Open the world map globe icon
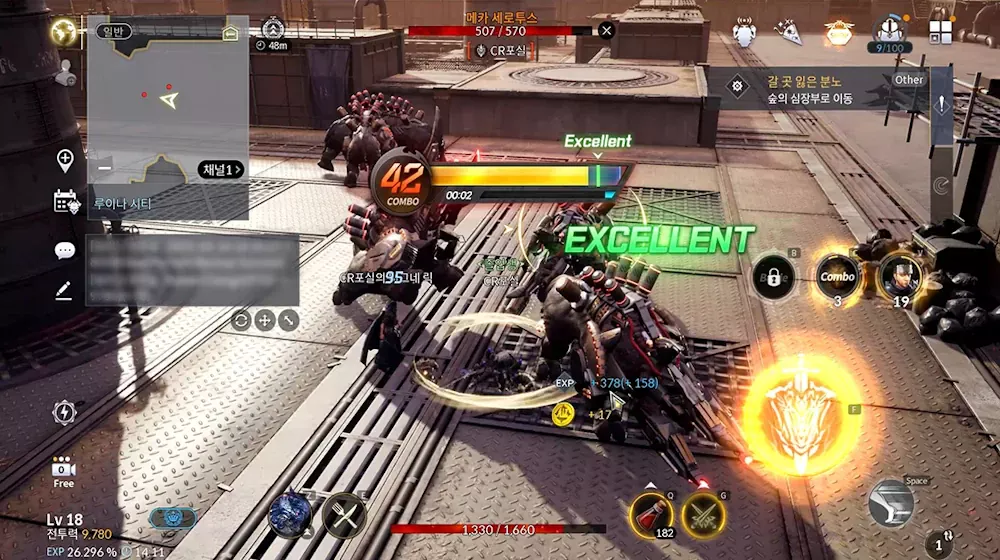Image resolution: width=1000 pixels, height=560 pixels. pyautogui.click(x=65, y=30)
